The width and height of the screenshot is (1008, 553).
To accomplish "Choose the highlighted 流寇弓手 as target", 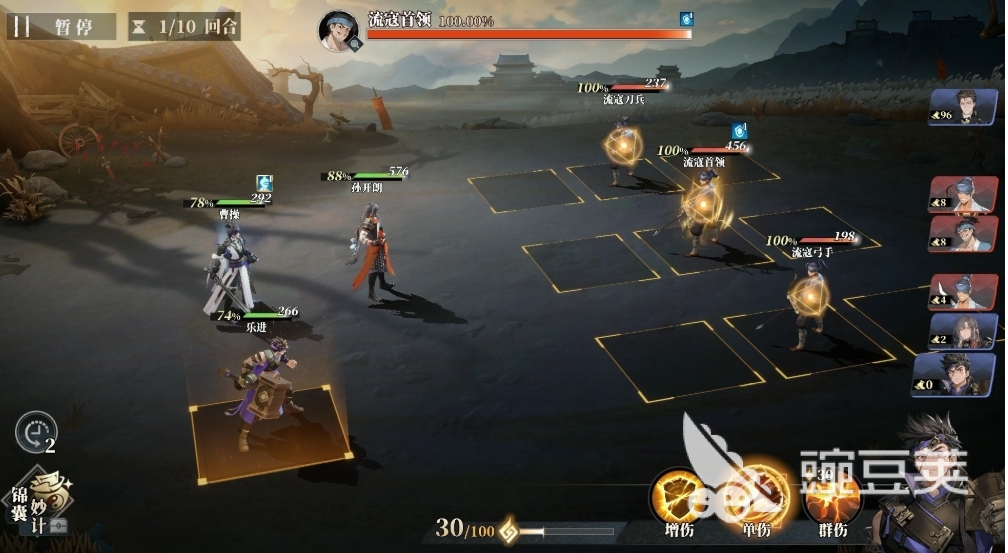I will click(807, 302).
